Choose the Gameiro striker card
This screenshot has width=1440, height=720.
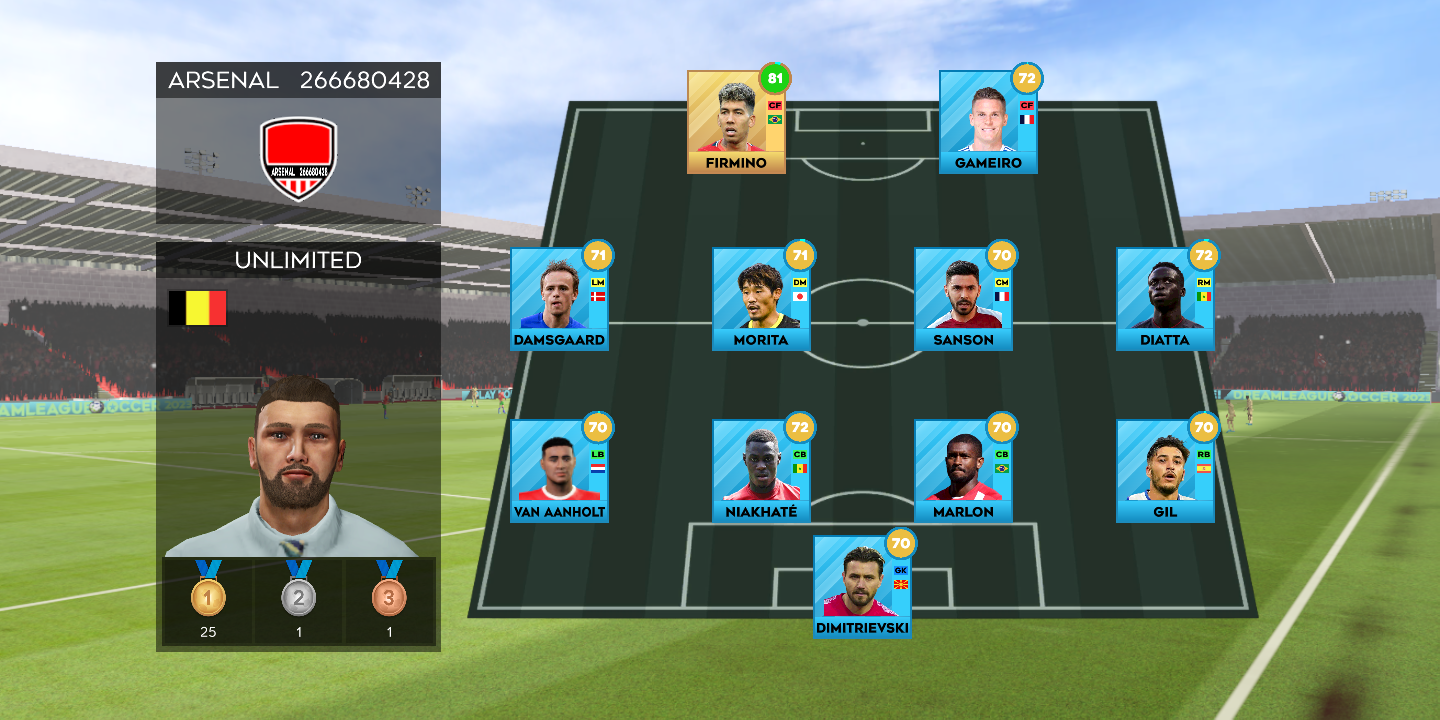pyautogui.click(x=988, y=122)
